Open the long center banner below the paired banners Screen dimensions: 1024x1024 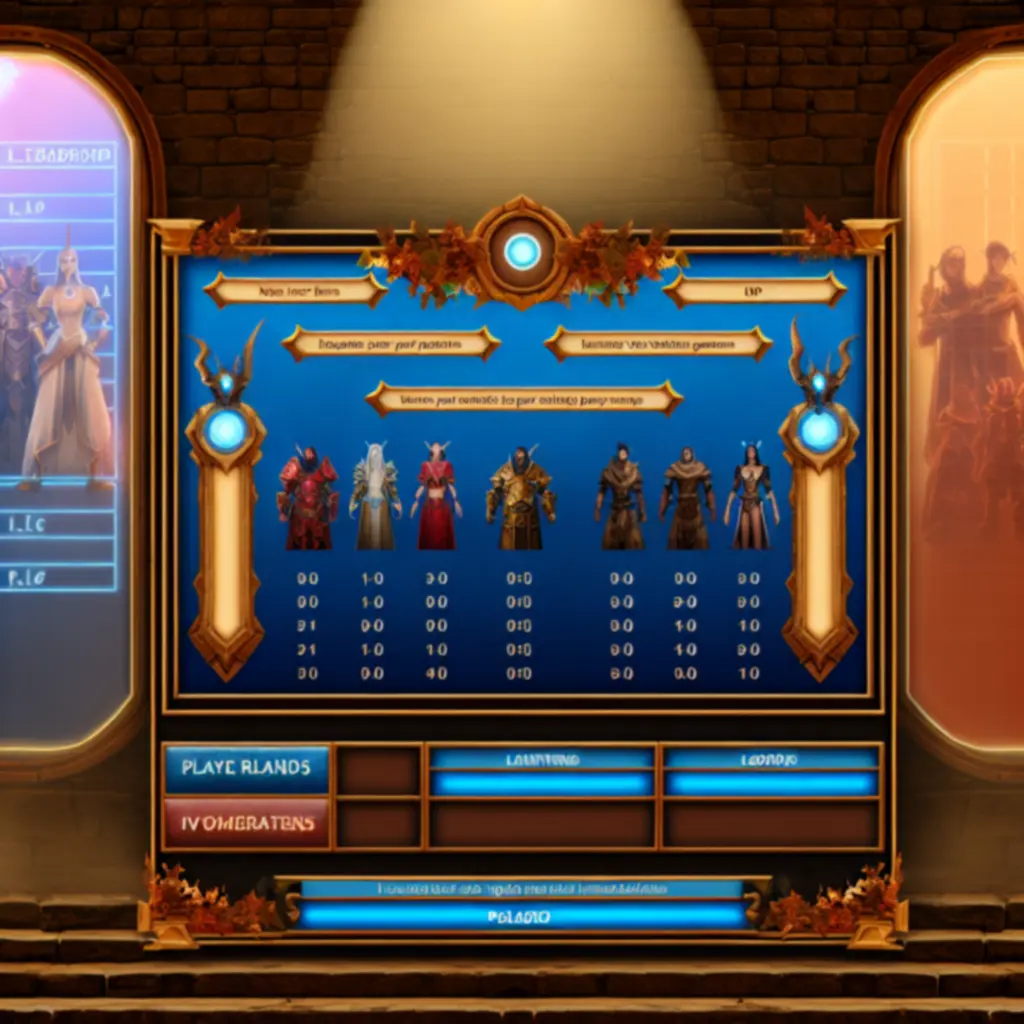point(524,399)
